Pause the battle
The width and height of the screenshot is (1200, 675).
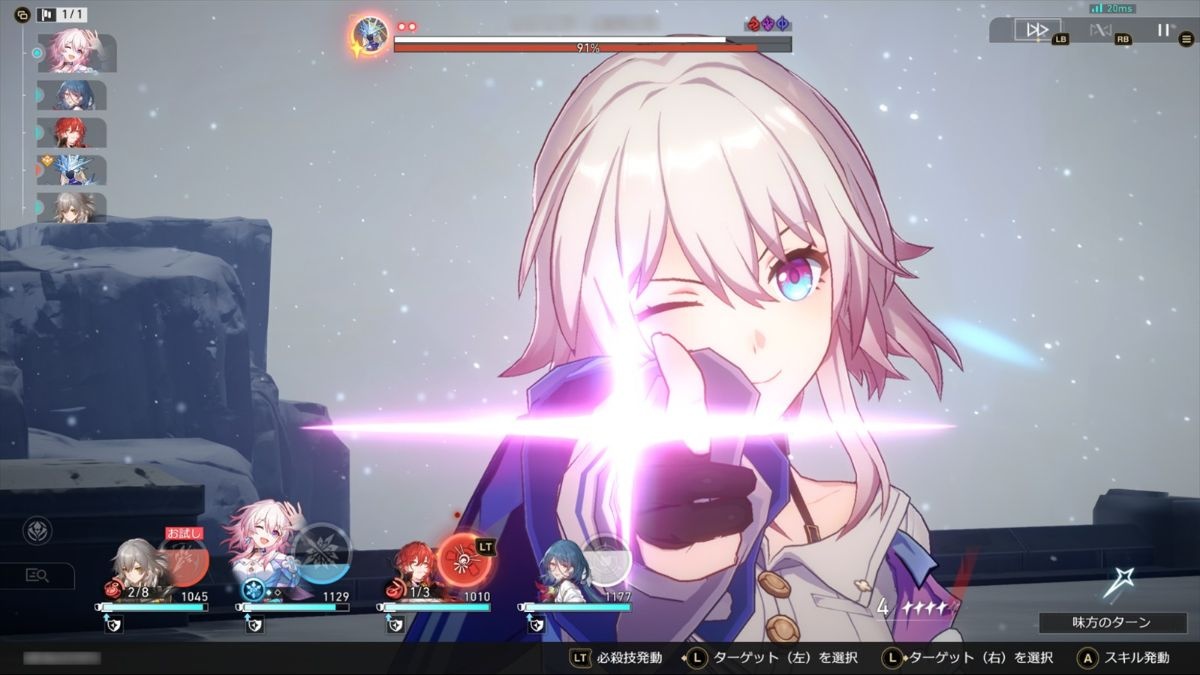(1162, 29)
